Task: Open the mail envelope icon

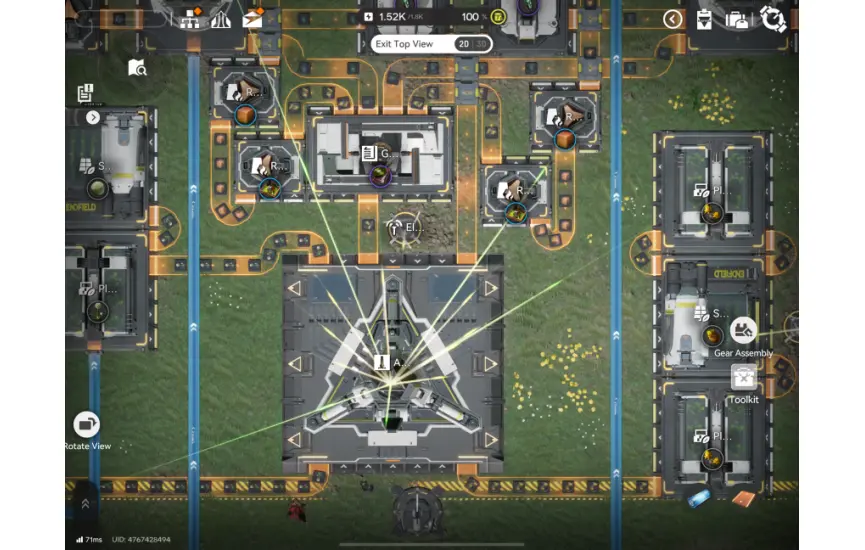Action: pyautogui.click(x=254, y=18)
